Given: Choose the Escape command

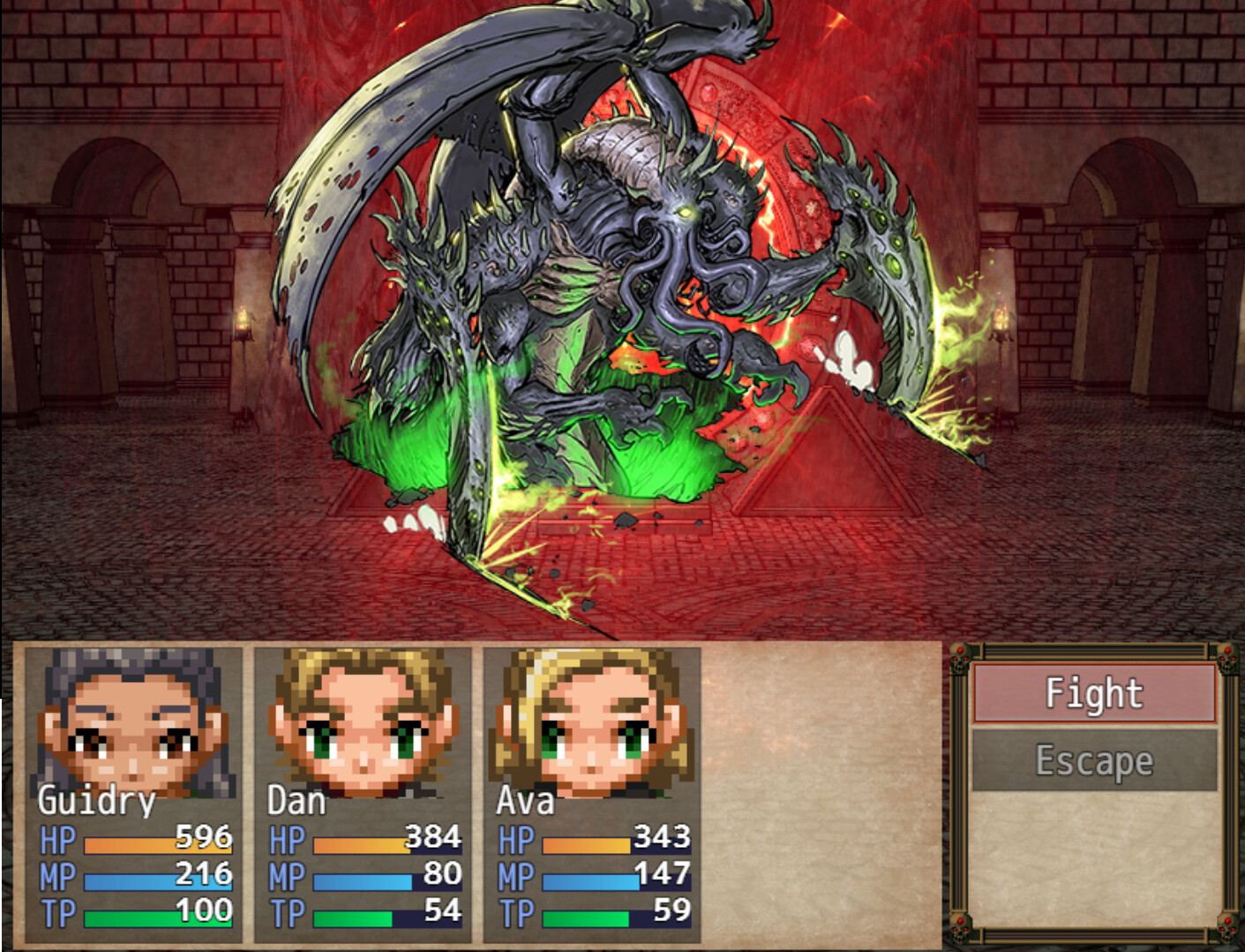Looking at the screenshot, I should click(x=1094, y=760).
